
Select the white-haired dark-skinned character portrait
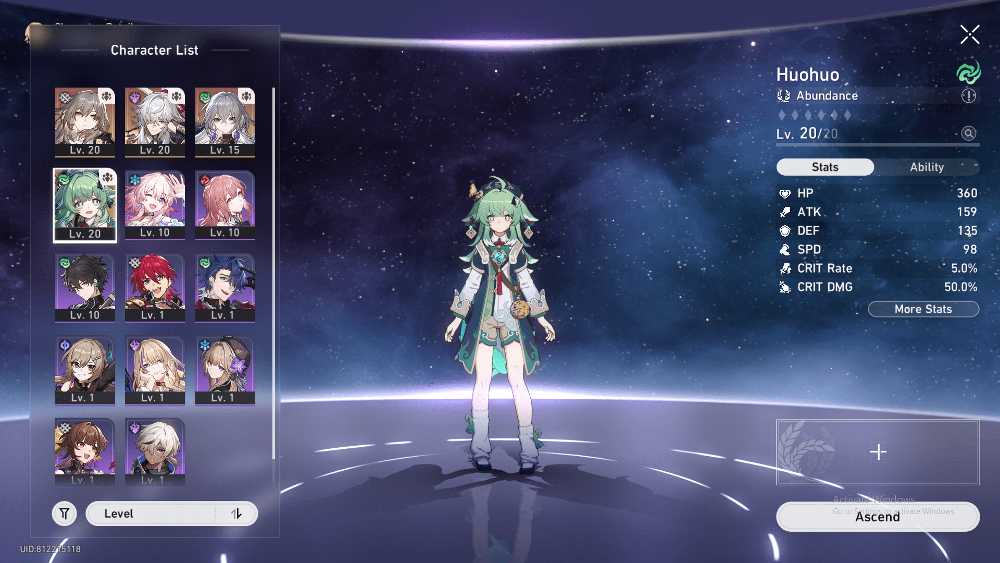[x=155, y=450]
